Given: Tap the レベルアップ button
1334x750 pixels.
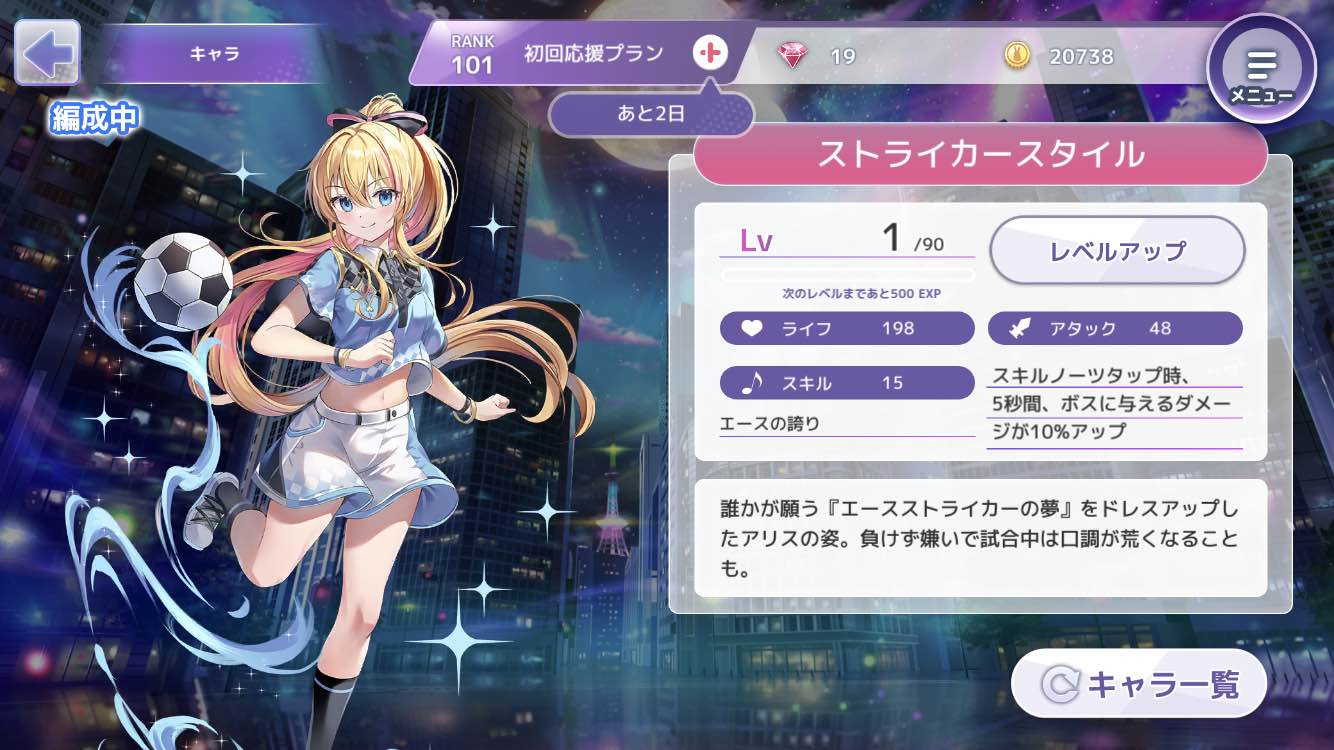Looking at the screenshot, I should 1116,250.
